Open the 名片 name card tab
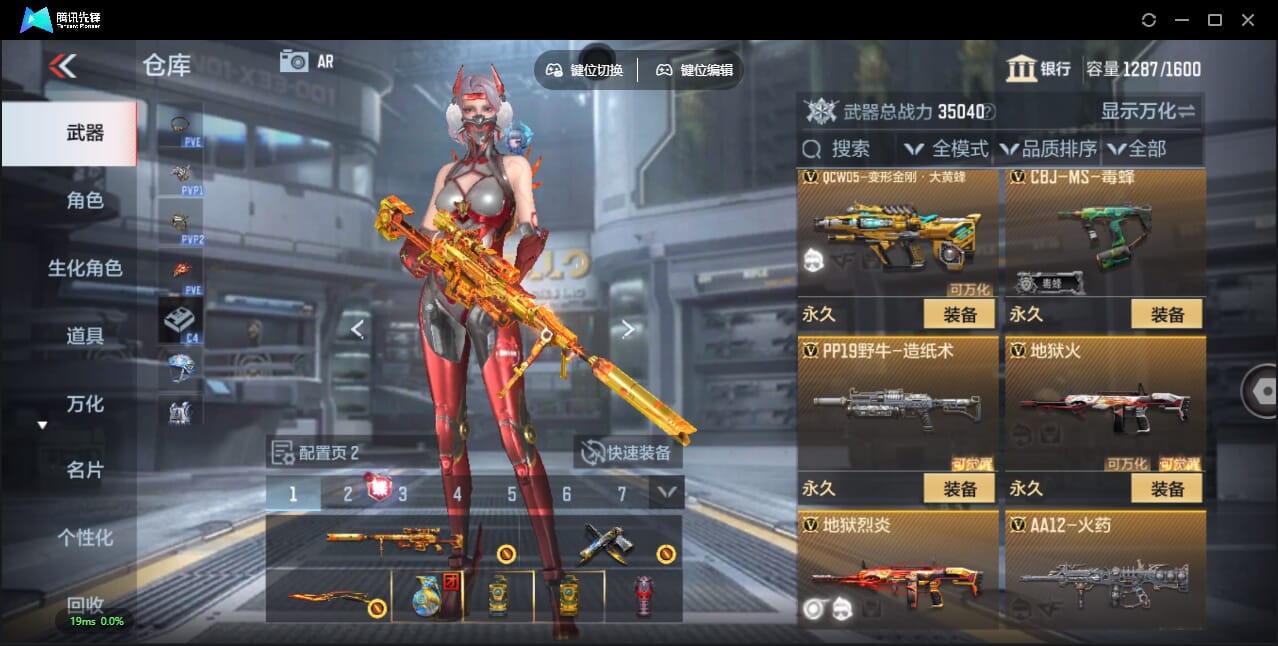Image resolution: width=1278 pixels, height=646 pixels. (x=85, y=470)
